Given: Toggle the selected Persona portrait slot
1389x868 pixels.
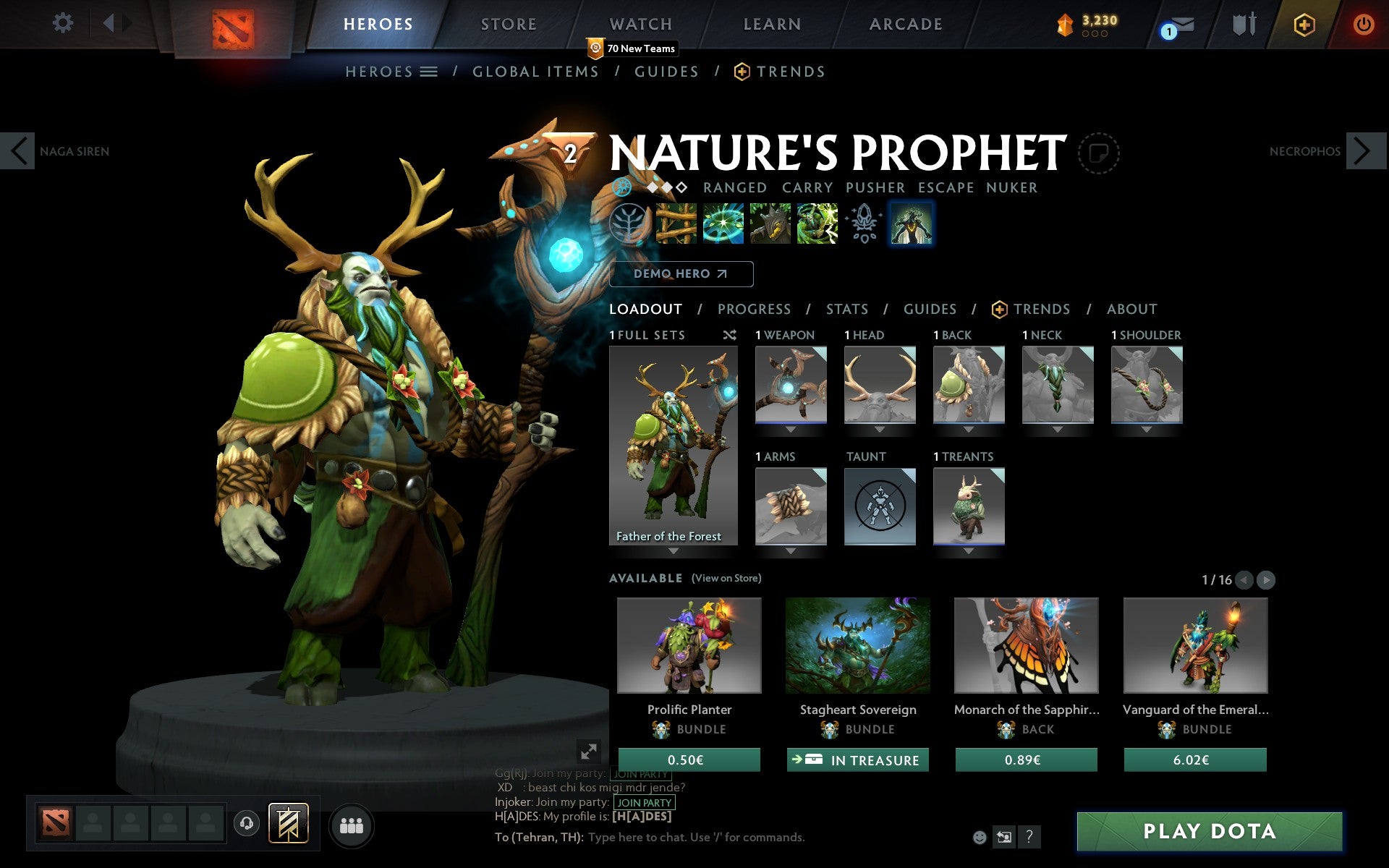Looking at the screenshot, I should pyautogui.click(x=911, y=223).
